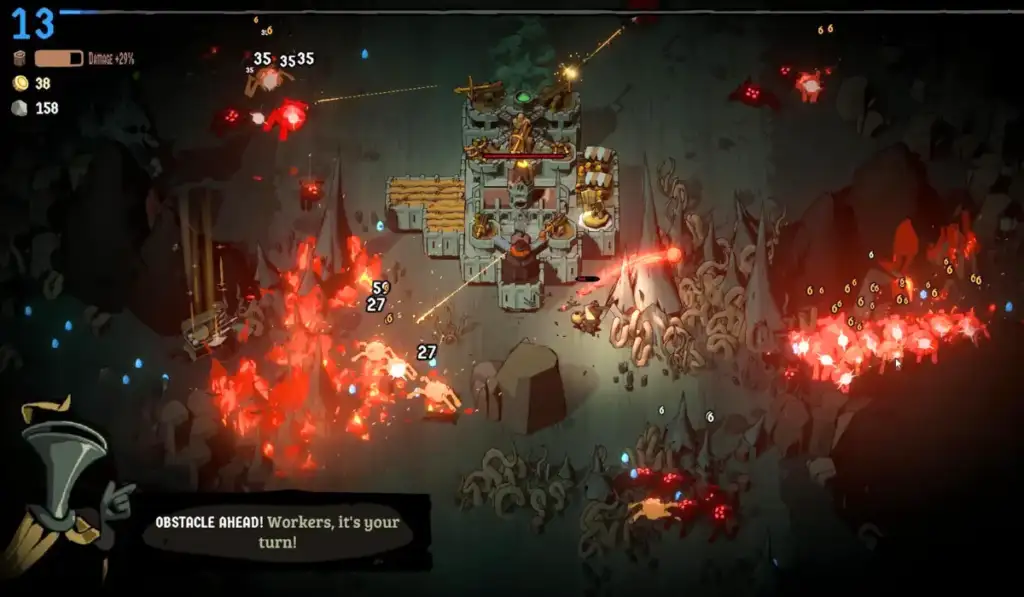Click the stone resource icon

20,108
